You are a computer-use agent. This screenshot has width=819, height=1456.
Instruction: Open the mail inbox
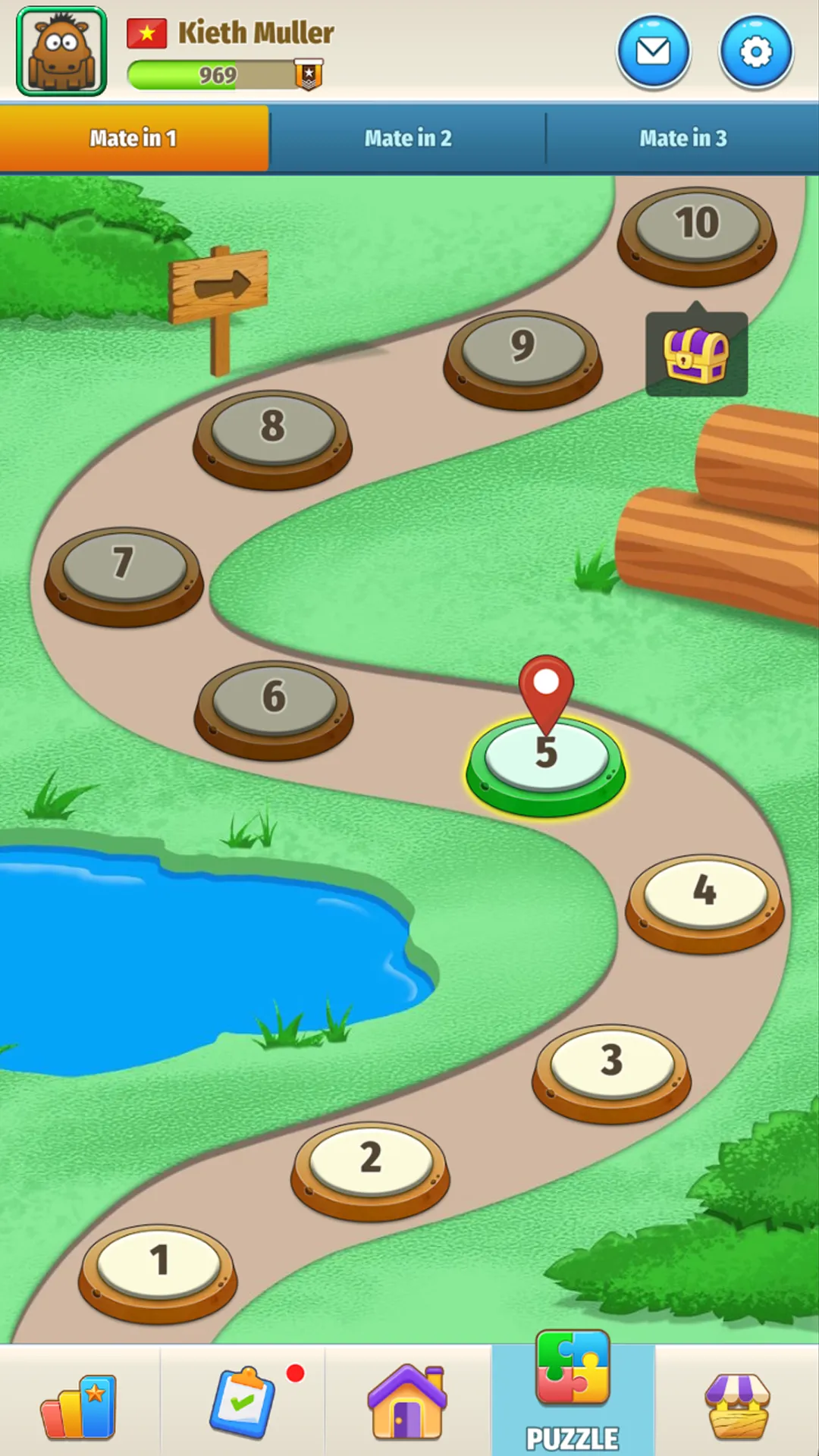click(x=653, y=52)
